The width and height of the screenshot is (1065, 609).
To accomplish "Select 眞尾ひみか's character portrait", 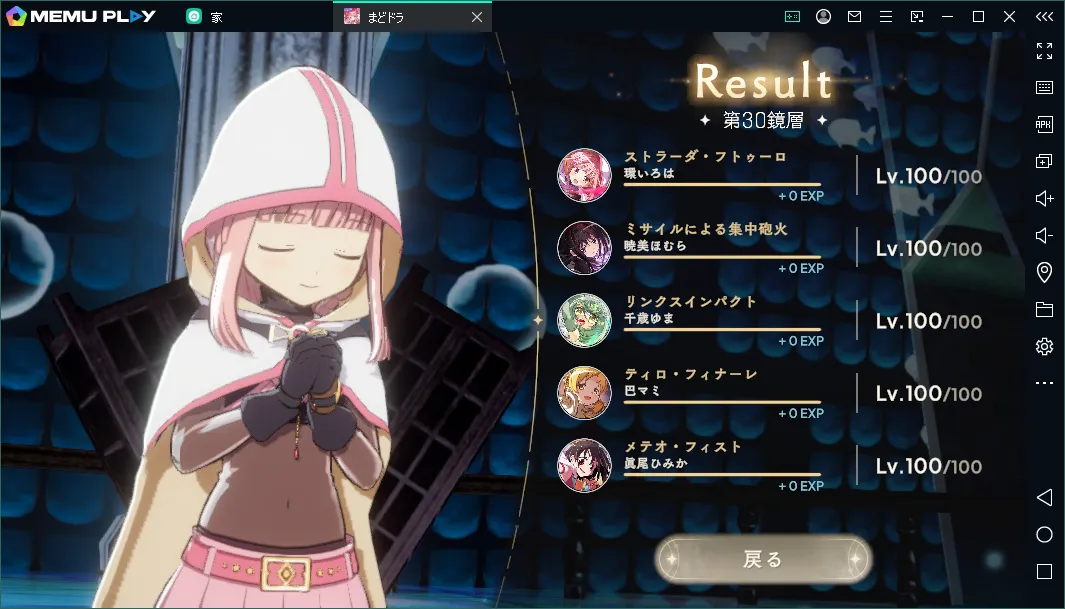I will [x=584, y=466].
